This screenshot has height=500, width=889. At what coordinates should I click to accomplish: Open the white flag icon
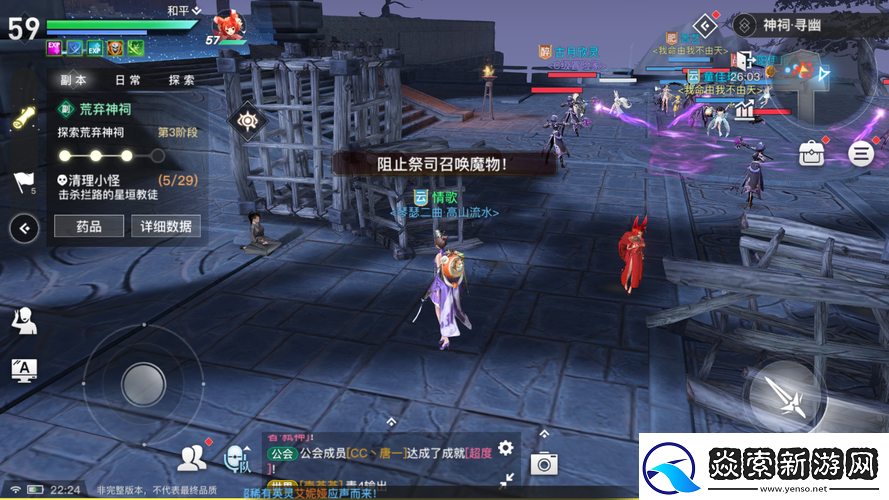point(23,182)
